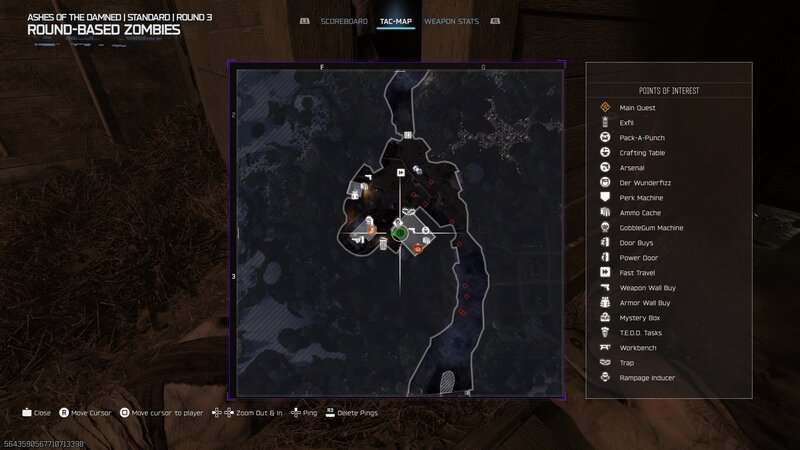The height and width of the screenshot is (450, 800).
Task: Choose the Workbench legend entry
Action: click(638, 347)
